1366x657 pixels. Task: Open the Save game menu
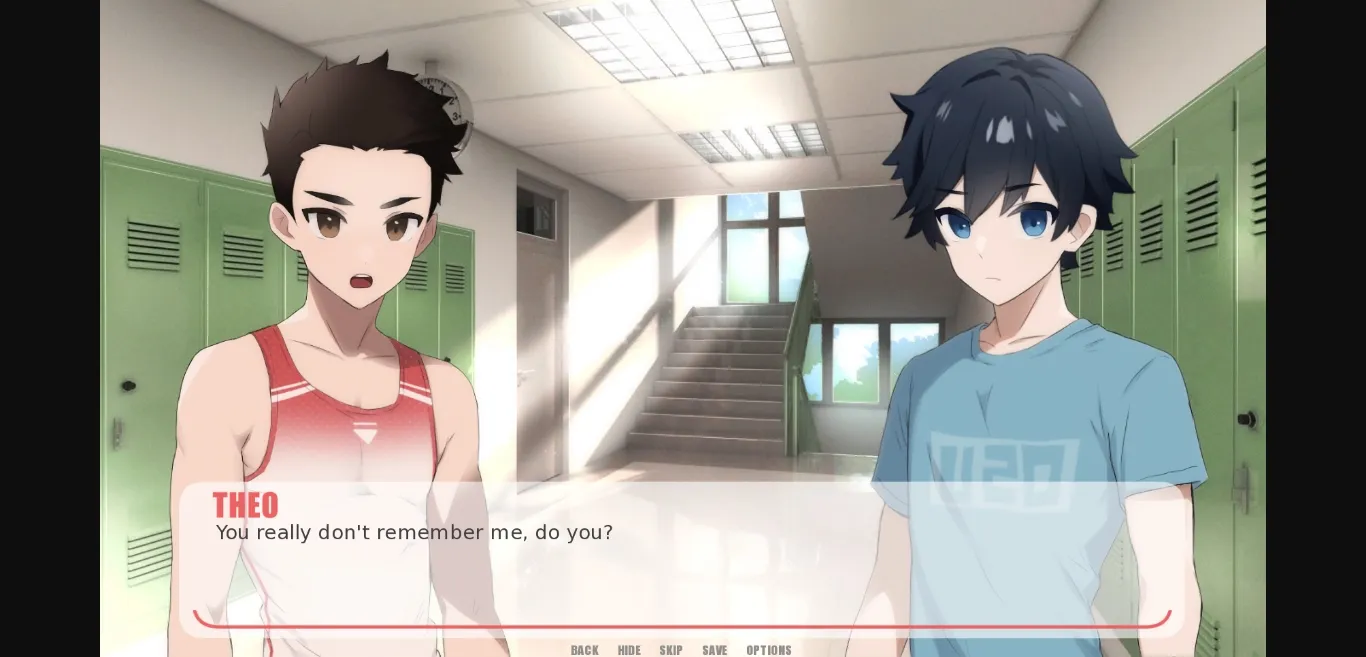[x=715, y=650]
